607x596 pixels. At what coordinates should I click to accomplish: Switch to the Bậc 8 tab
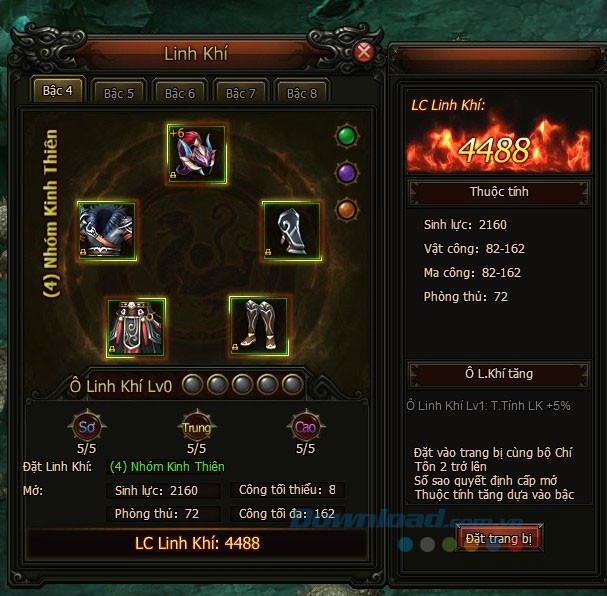tap(302, 92)
